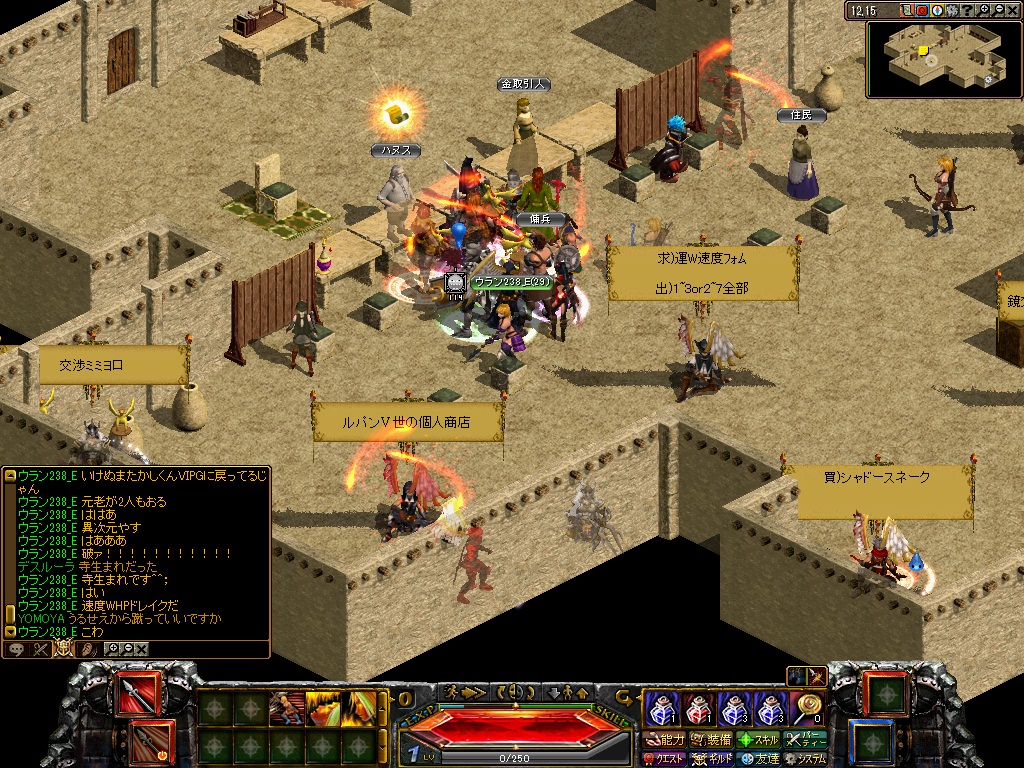Image resolution: width=1024 pixels, height=768 pixels.
Task: Zoom out the minimap with magnifier minus
Action: click(x=999, y=11)
